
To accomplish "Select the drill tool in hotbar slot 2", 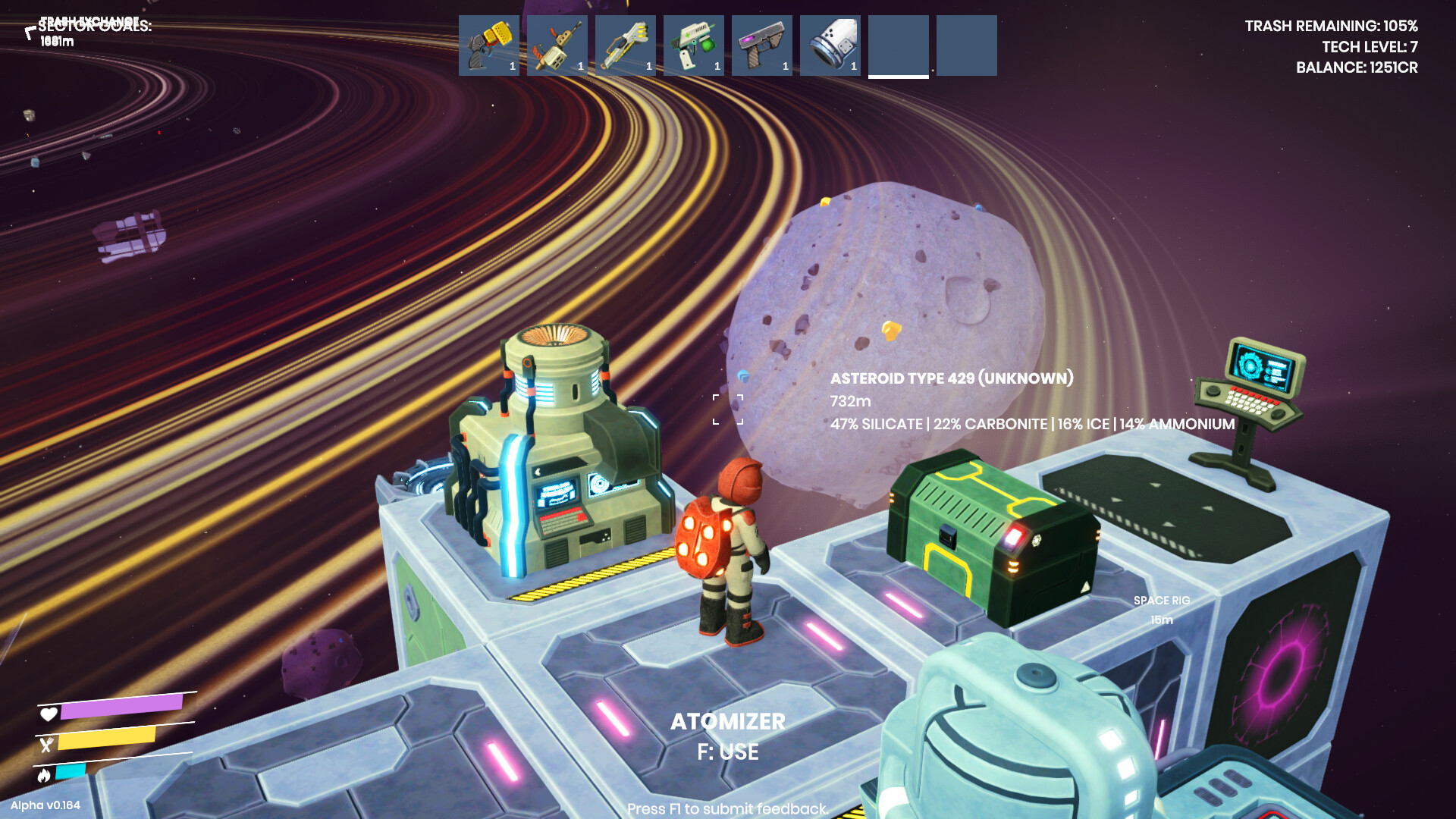I will click(x=557, y=45).
